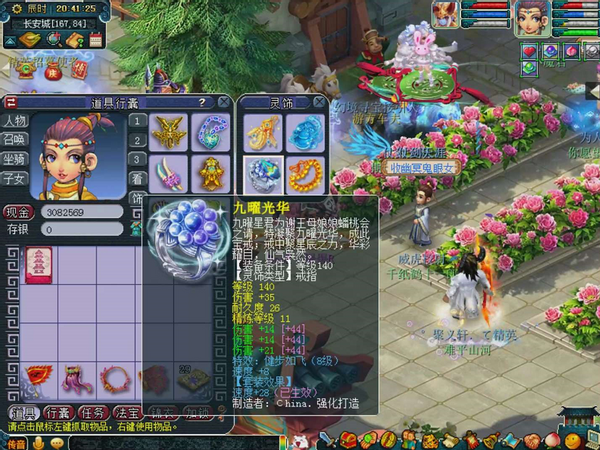Open the 任务 quest bag tab

tap(94, 412)
